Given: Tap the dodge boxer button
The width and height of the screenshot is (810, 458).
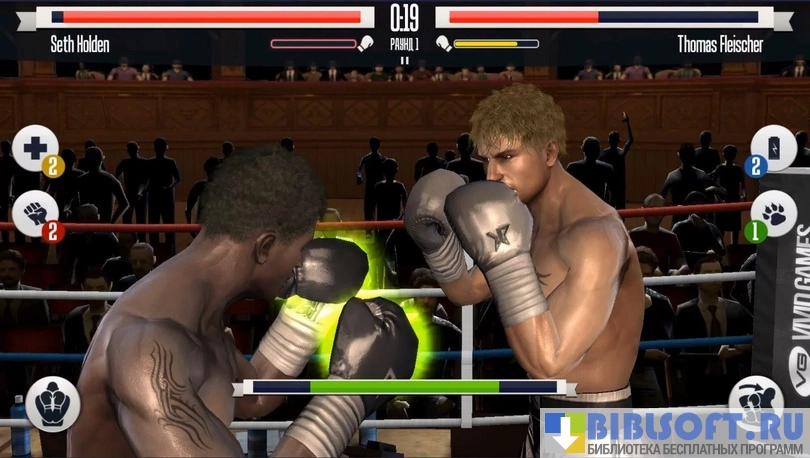Looking at the screenshot, I should coord(755,400).
